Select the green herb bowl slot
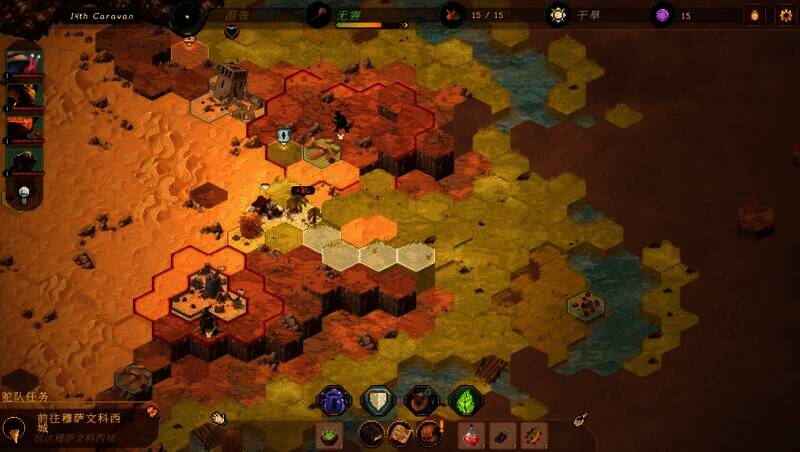The image size is (800, 452). (329, 435)
